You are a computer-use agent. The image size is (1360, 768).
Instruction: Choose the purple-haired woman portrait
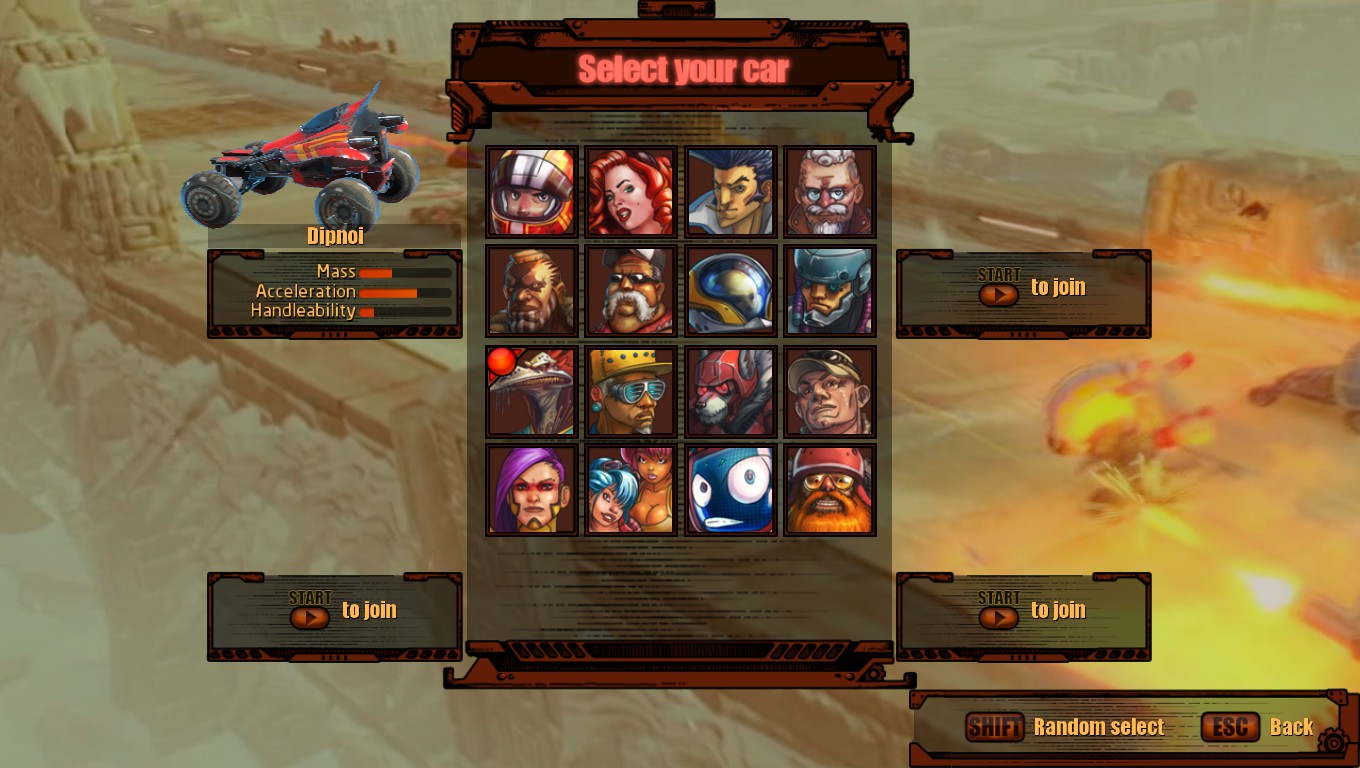pyautogui.click(x=532, y=490)
